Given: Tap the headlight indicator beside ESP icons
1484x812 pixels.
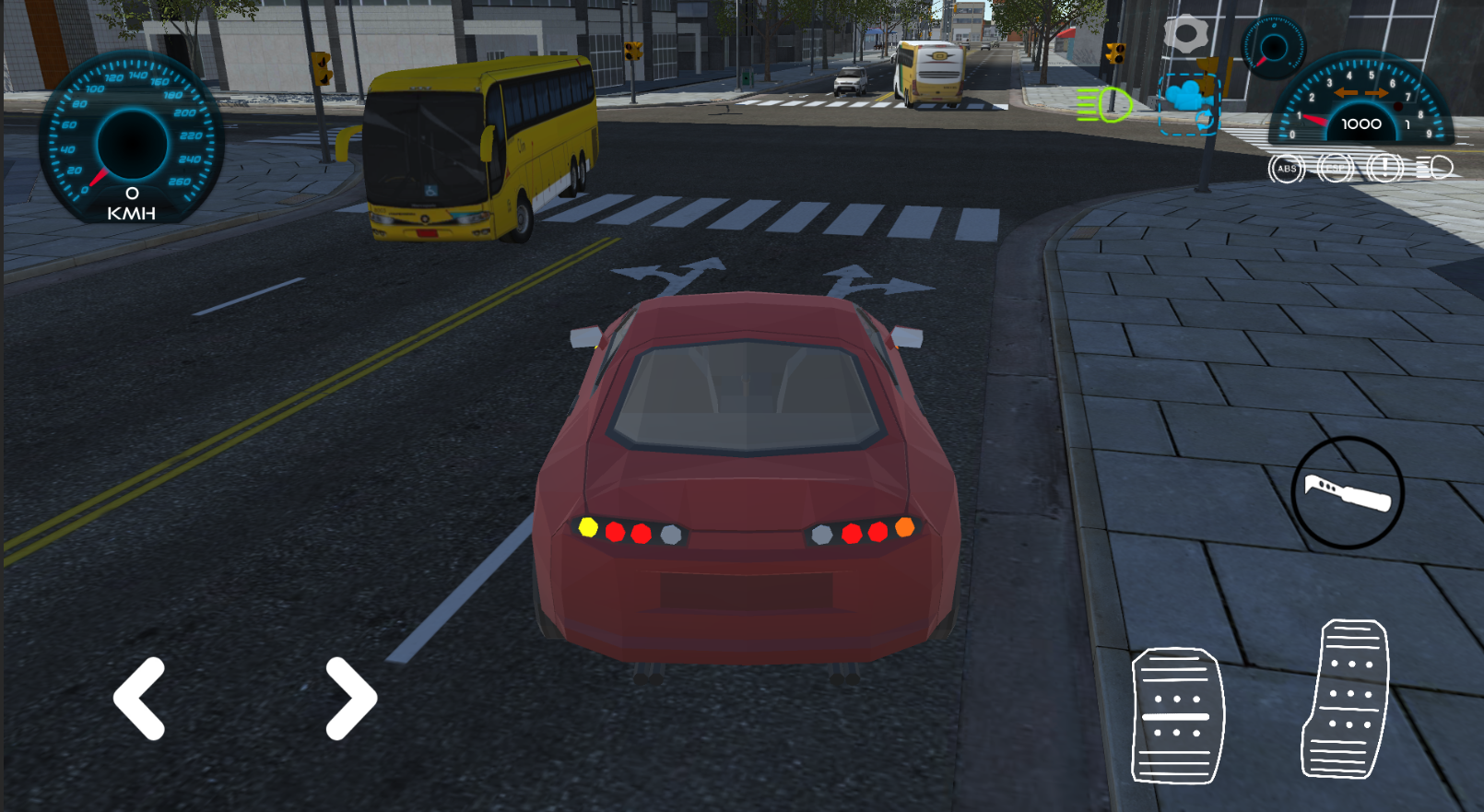Looking at the screenshot, I should pyautogui.click(x=1435, y=168).
